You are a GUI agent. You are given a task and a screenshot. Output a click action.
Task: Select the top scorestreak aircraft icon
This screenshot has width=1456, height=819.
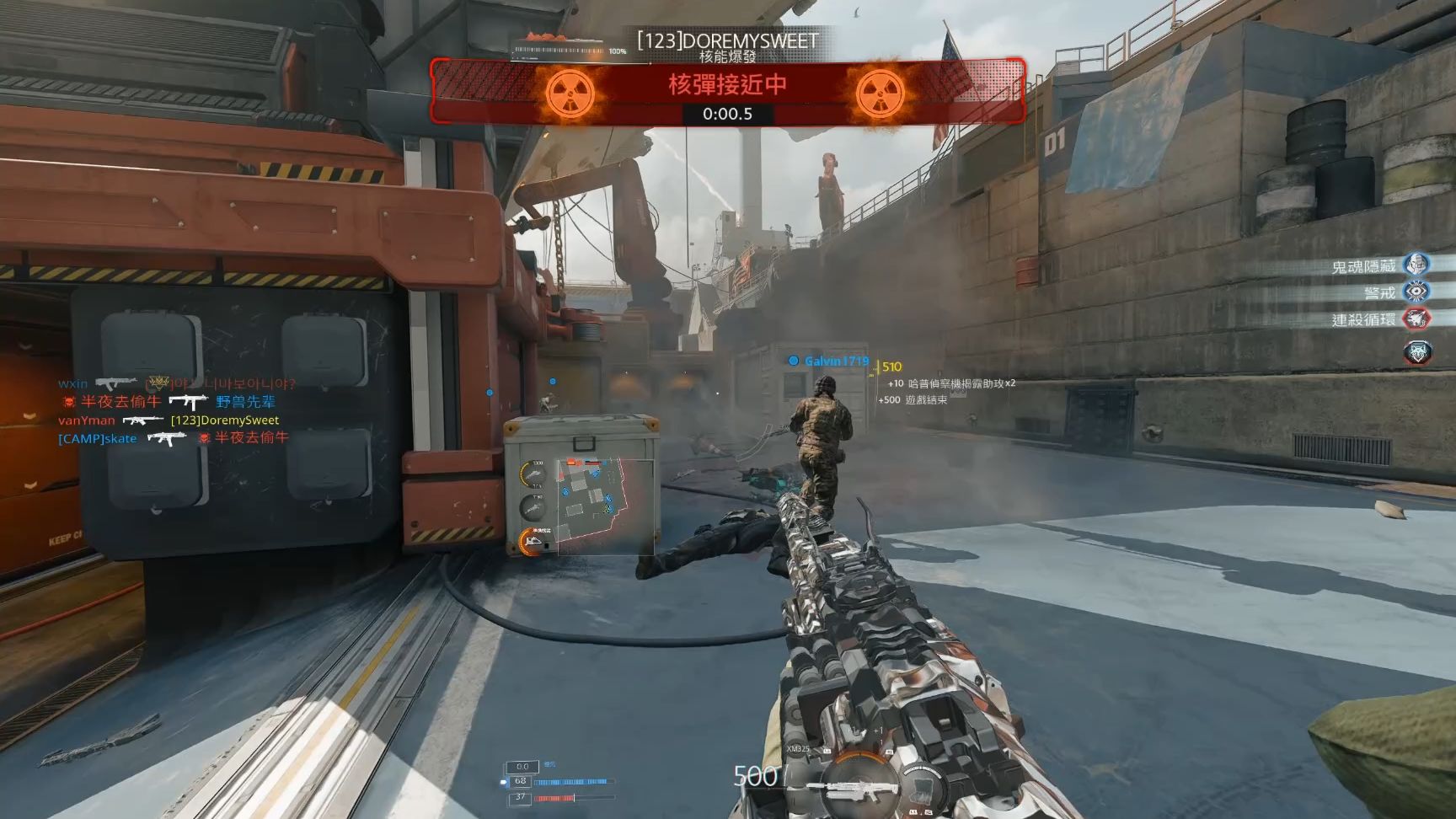pos(533,474)
